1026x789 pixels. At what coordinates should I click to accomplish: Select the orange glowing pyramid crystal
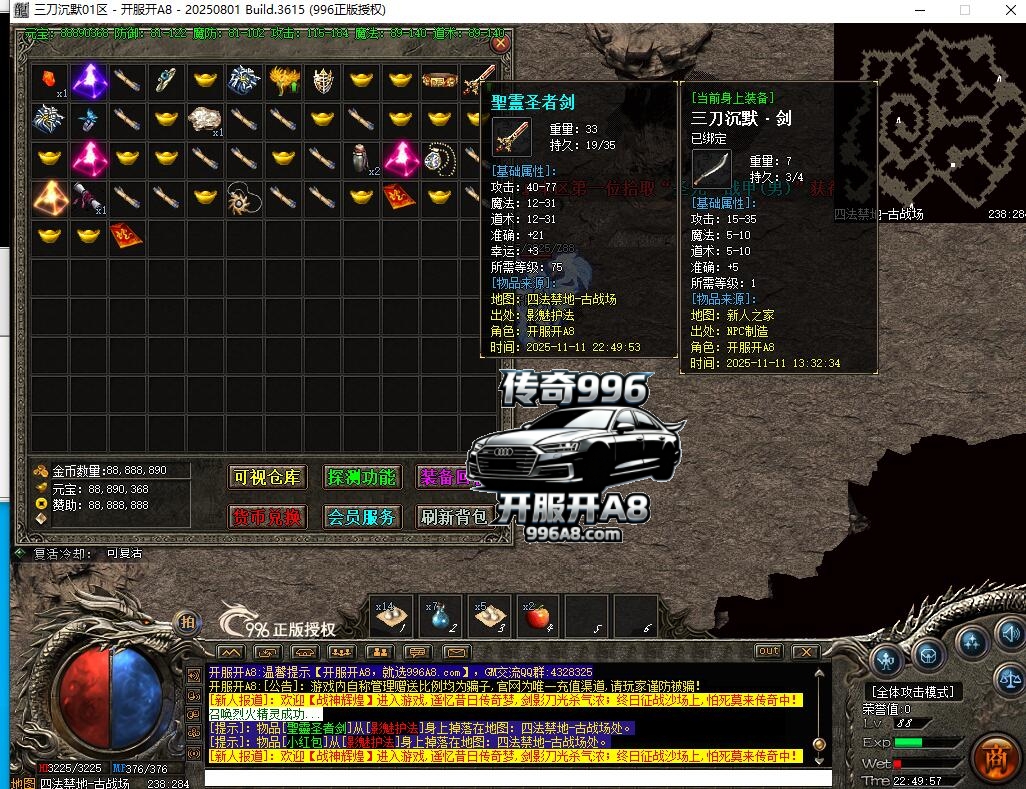click(48, 197)
